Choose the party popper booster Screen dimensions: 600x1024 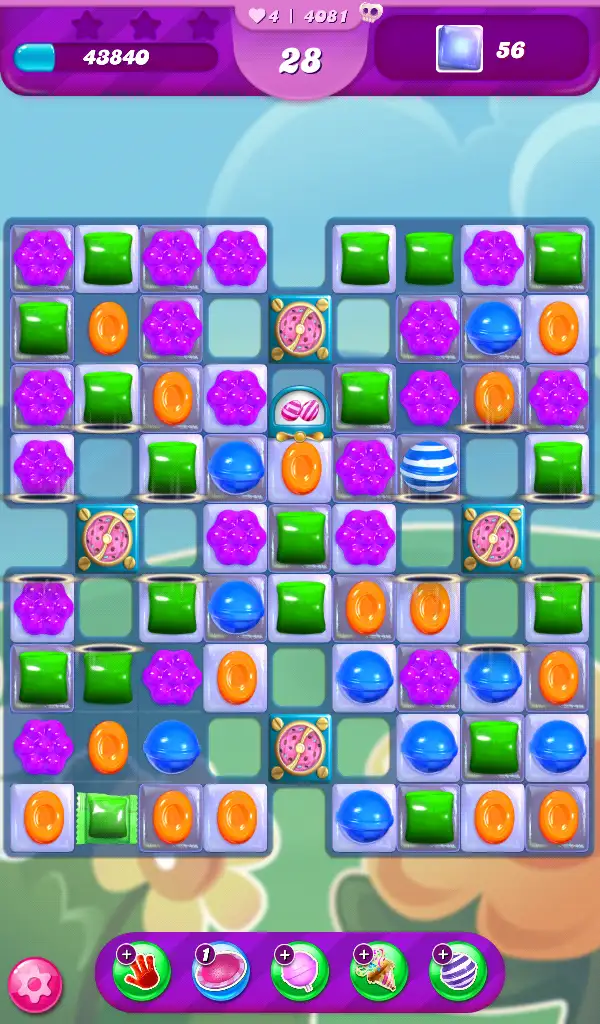click(x=379, y=971)
